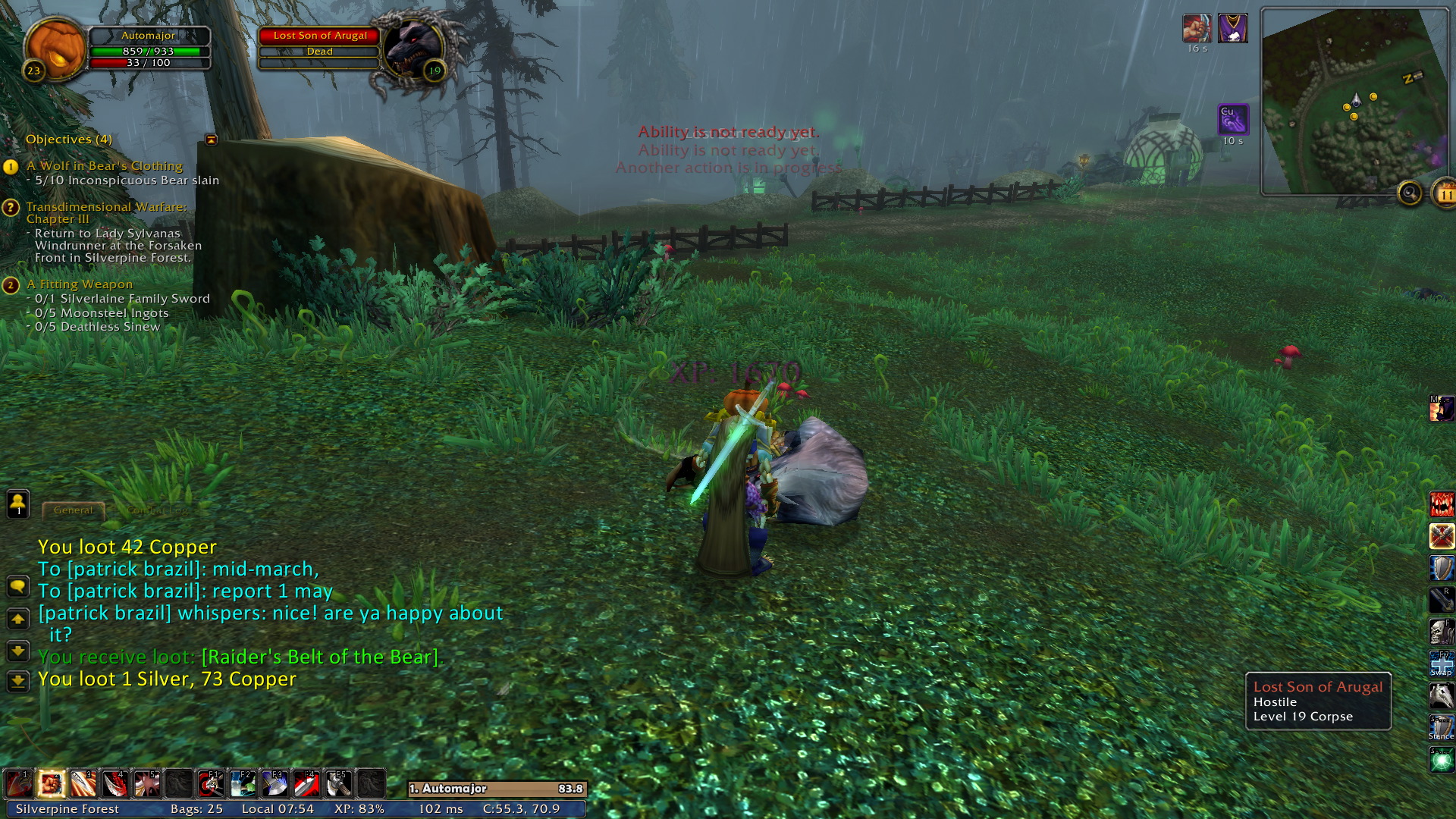This screenshot has width=1456, height=819.
Task: Click the minimap
Action: (x=1354, y=102)
